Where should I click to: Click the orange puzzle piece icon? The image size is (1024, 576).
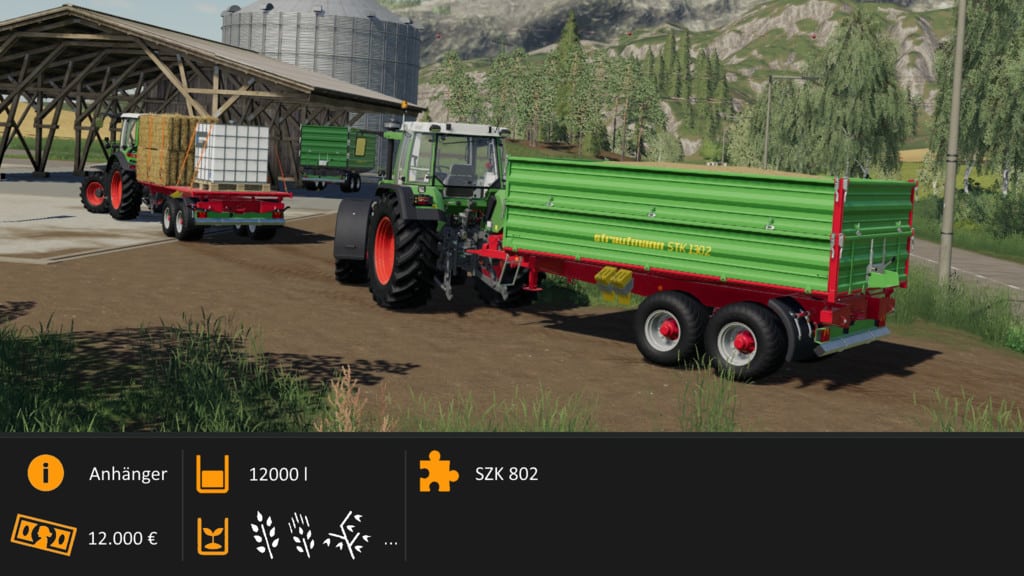tap(438, 472)
